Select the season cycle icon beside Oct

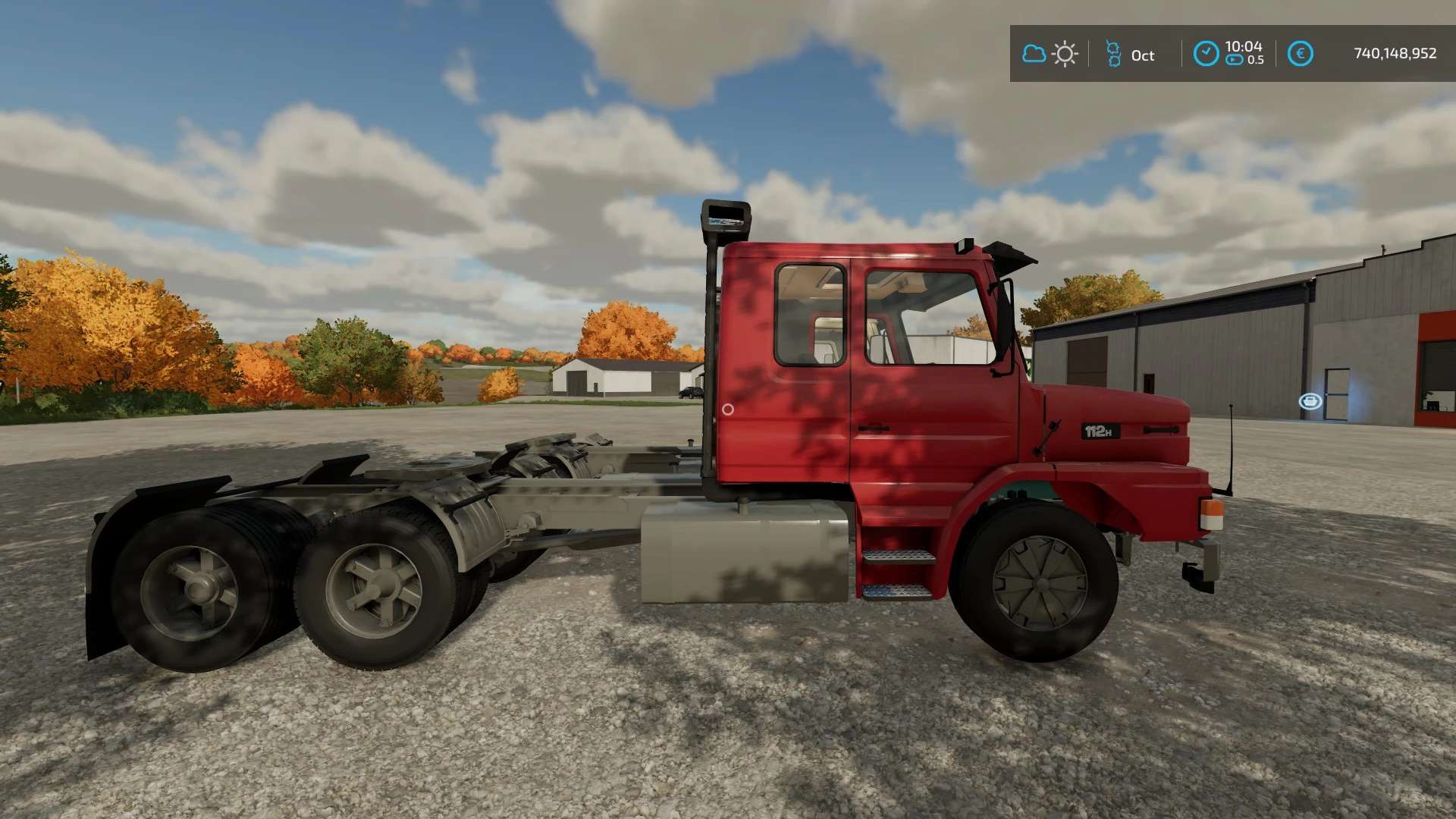click(1113, 54)
